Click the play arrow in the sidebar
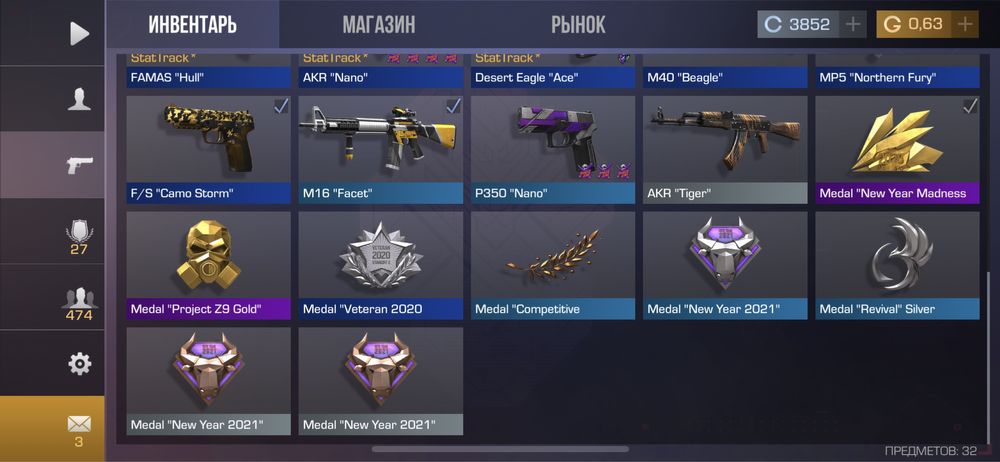 tap(79, 33)
